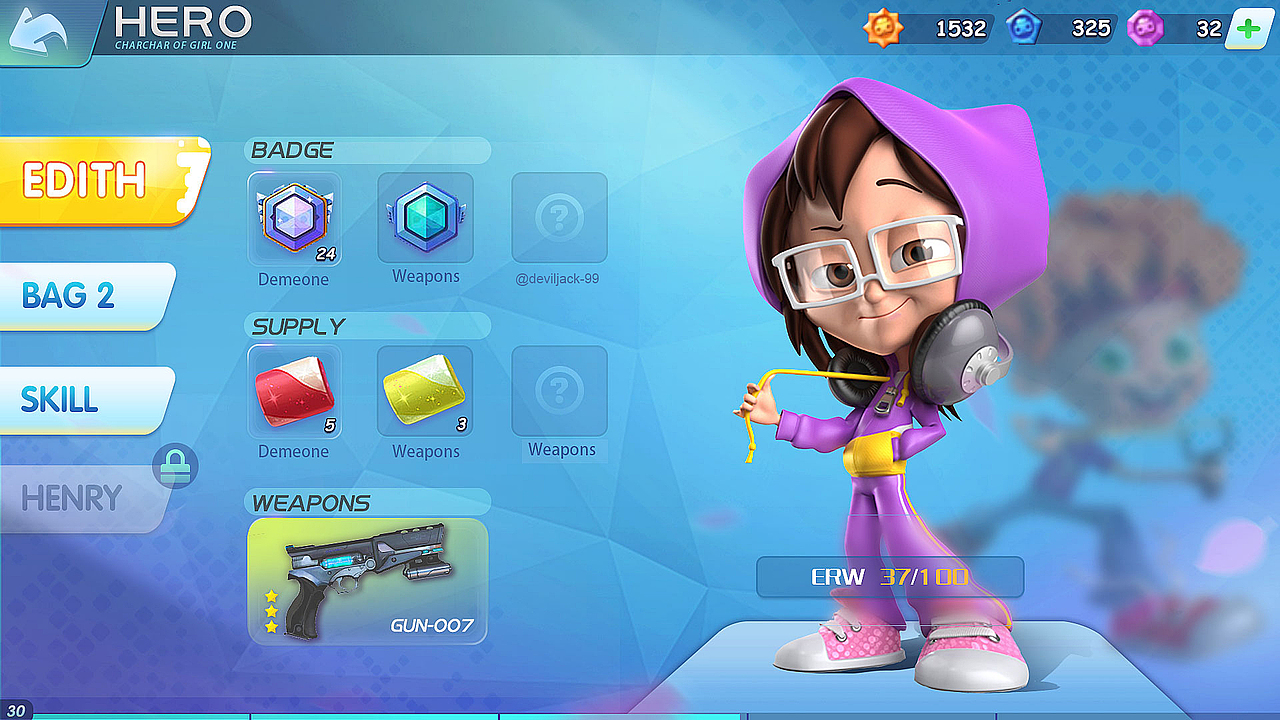Tap the purple token currency icon

1145,29
